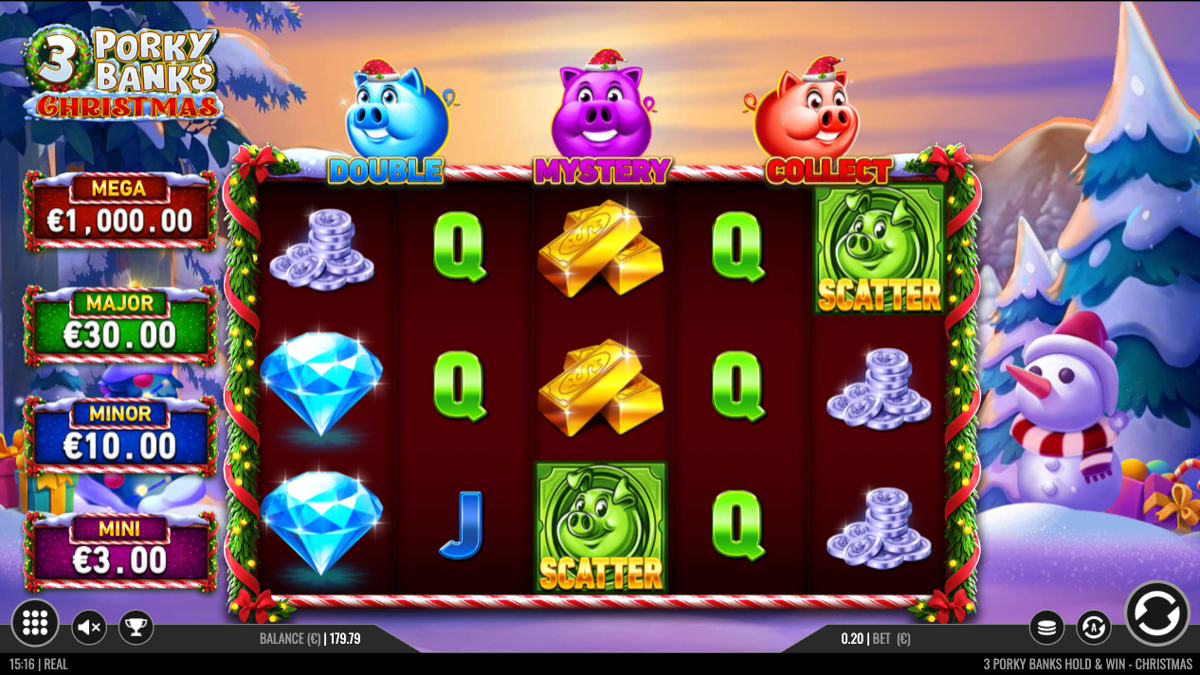Open the nine-dot game menu
This screenshot has height=675, width=1200.
pos(35,624)
